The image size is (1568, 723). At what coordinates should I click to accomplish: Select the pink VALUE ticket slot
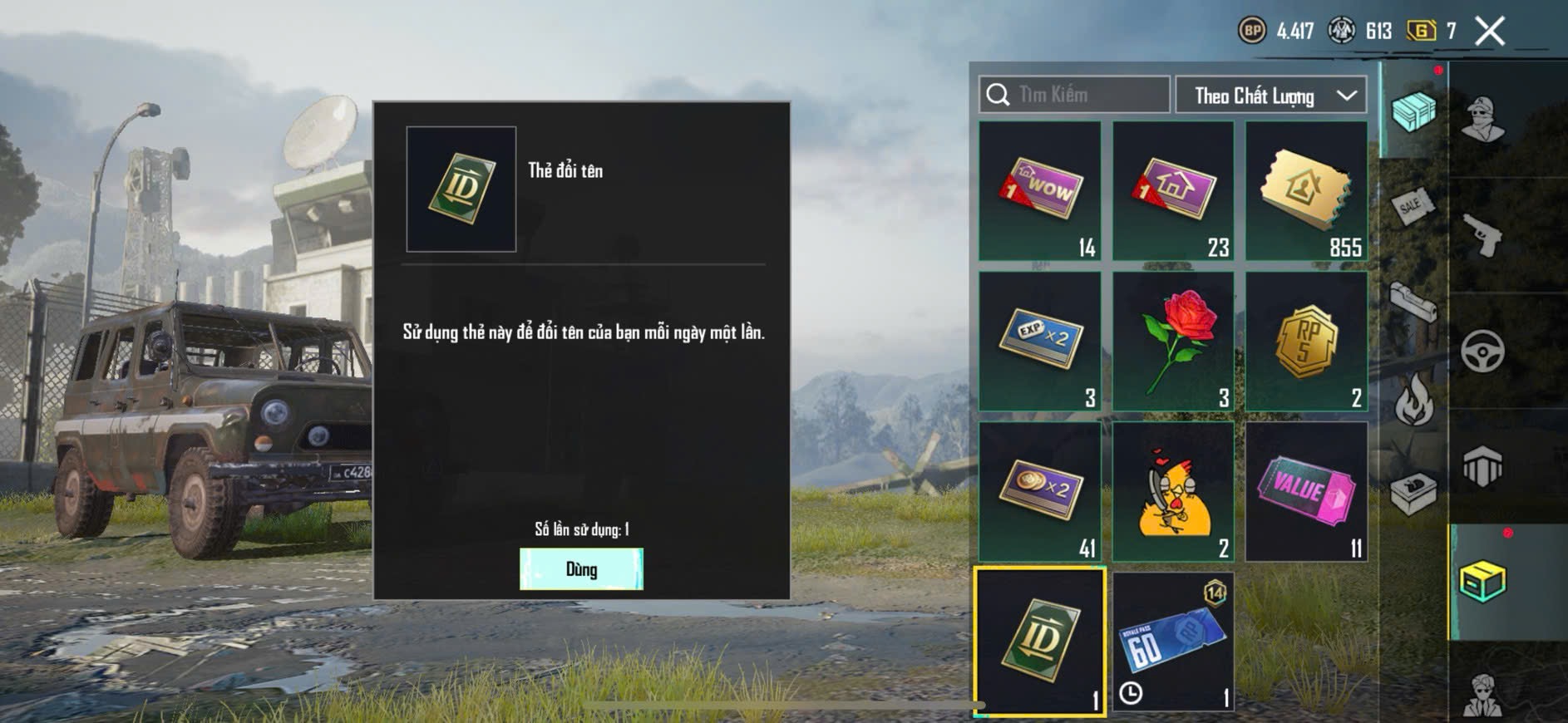pos(1306,491)
